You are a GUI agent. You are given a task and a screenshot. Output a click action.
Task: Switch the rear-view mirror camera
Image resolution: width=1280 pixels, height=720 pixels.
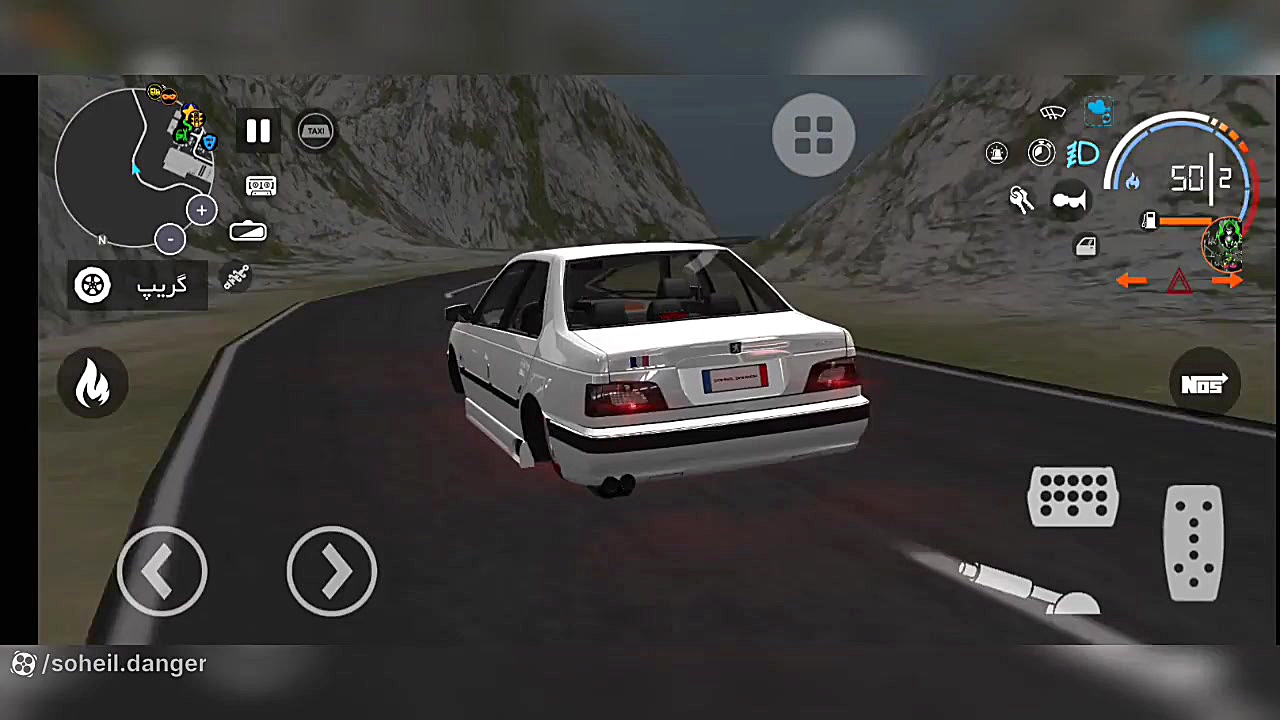(x=248, y=232)
